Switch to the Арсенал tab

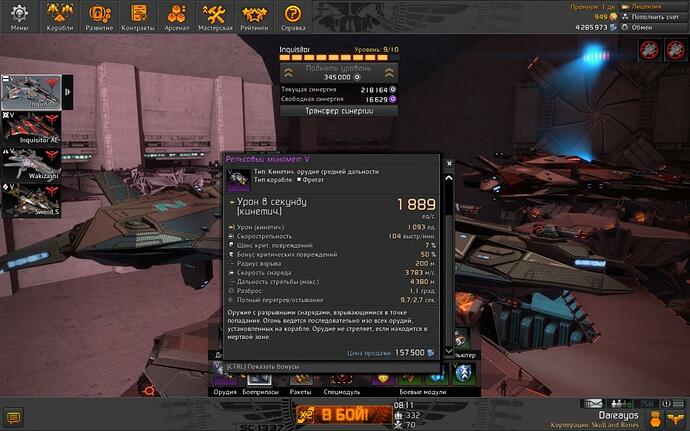[x=177, y=17]
